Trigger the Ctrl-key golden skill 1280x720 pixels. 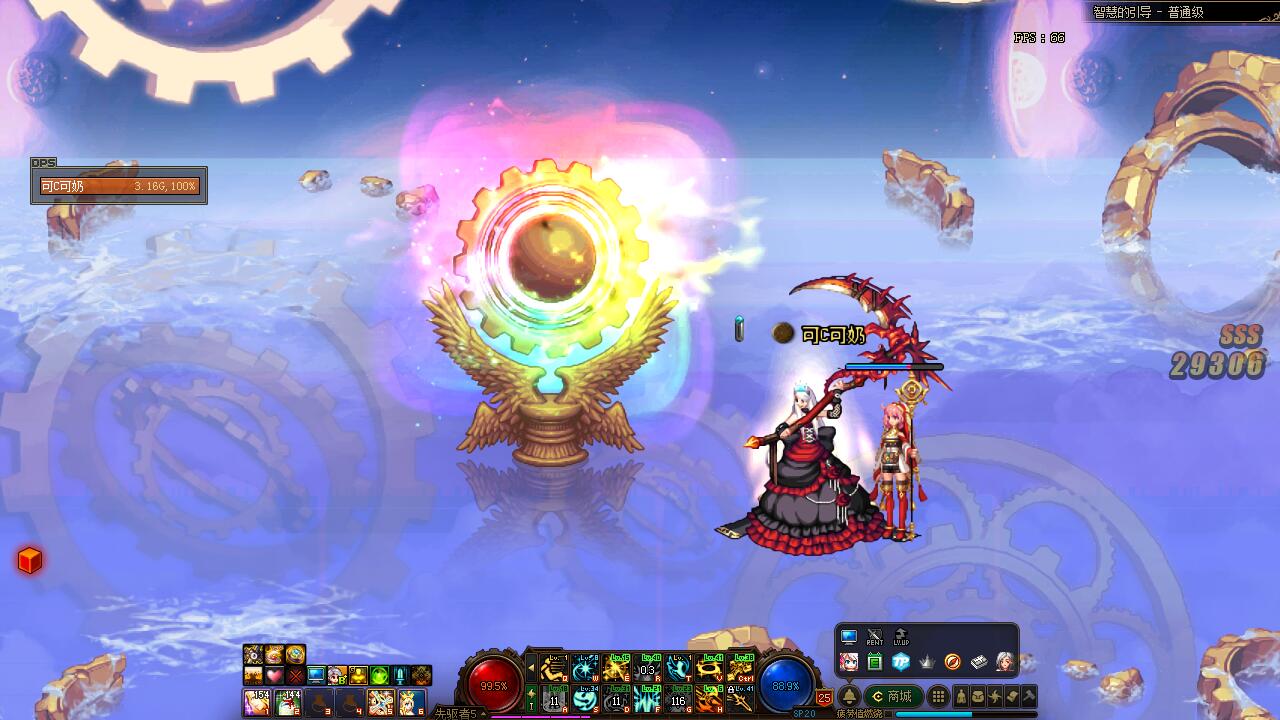(x=741, y=667)
